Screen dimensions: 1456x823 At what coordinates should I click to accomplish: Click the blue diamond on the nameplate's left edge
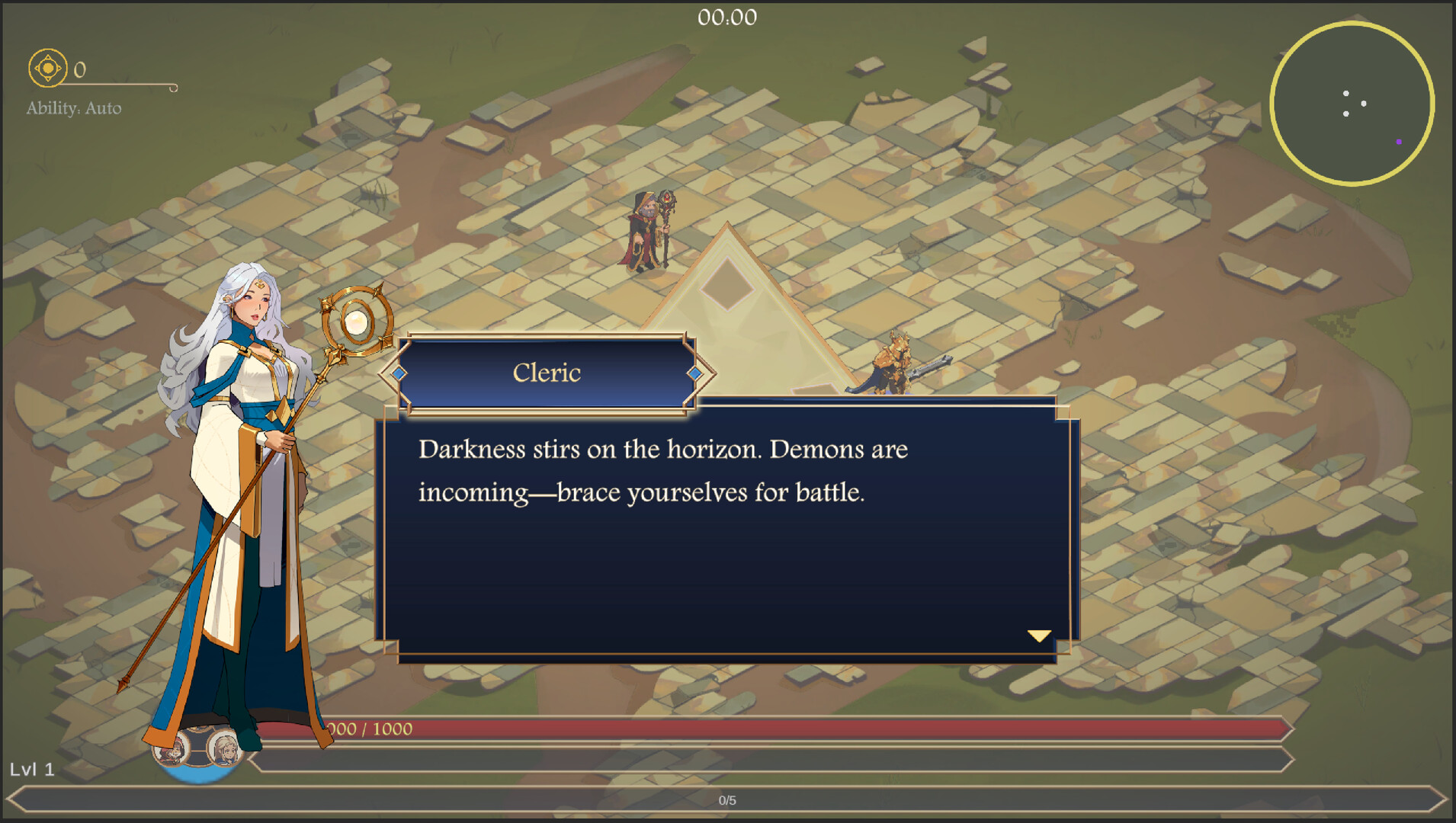click(x=397, y=373)
